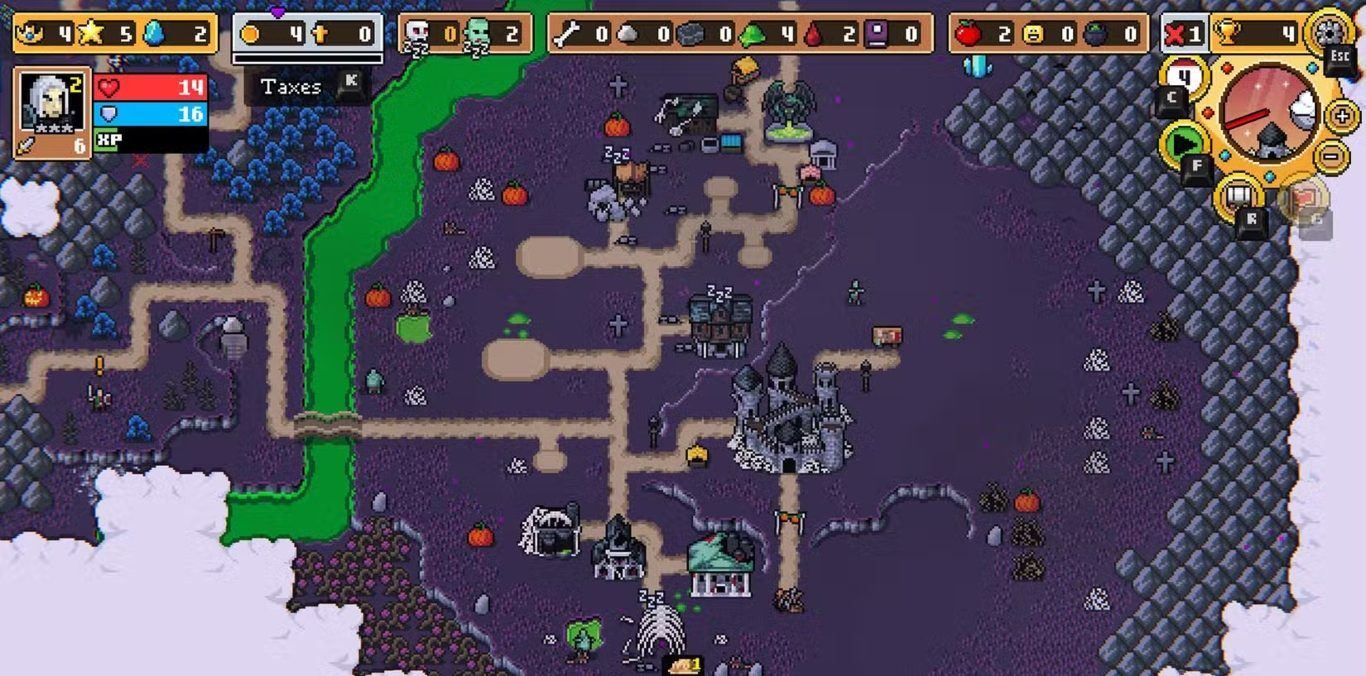Click the round minus zoom button
1366x676 pixels.
pos(1330,155)
